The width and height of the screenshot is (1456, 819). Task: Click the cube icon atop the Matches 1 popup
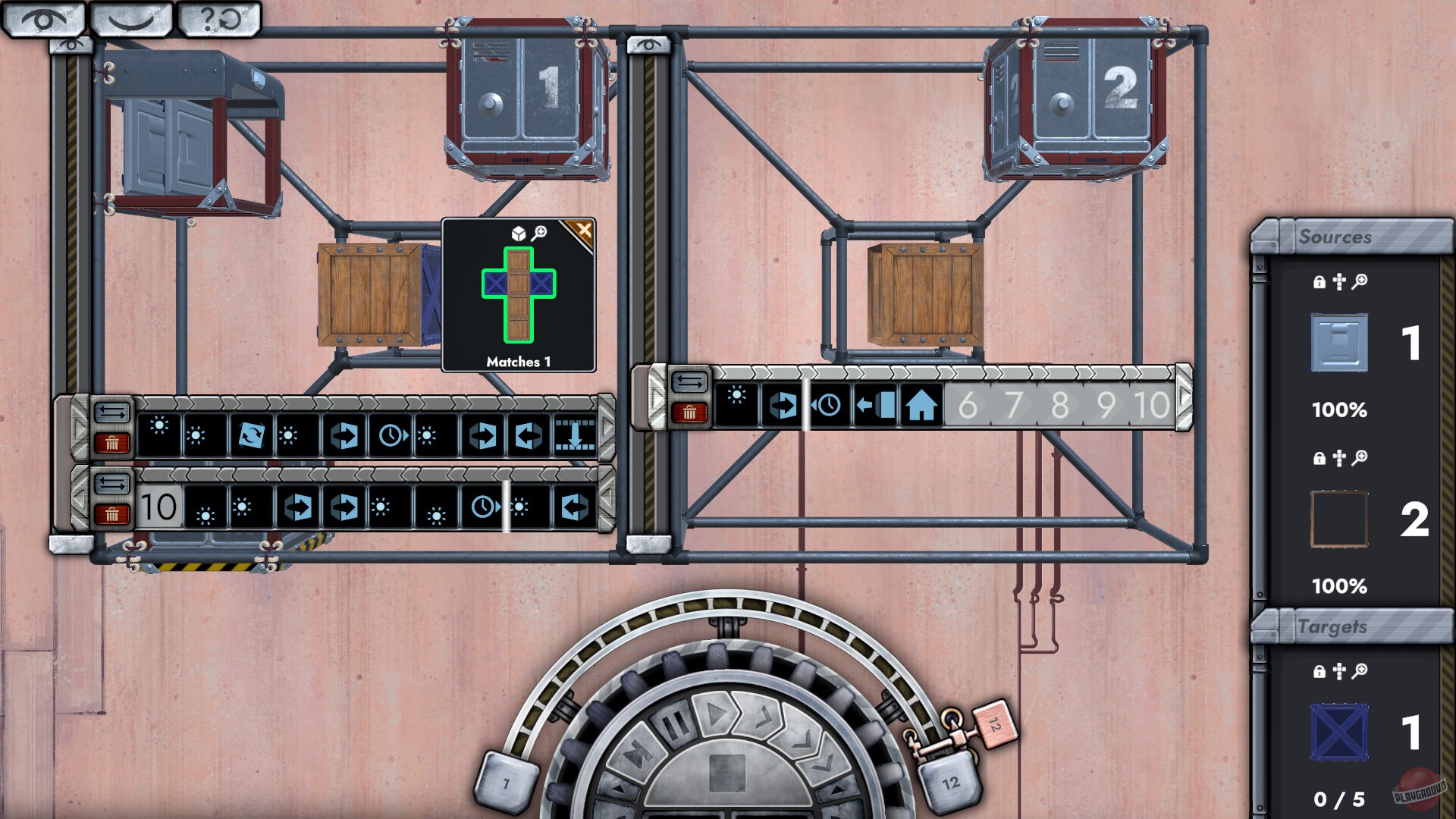pyautogui.click(x=519, y=234)
